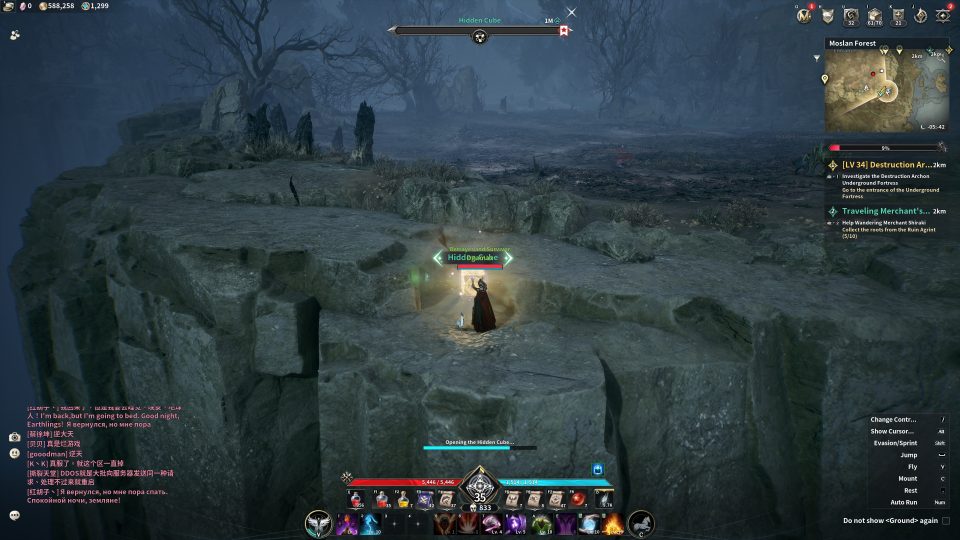Select the Traveling Merchant's quest tracker entry

click(885, 211)
